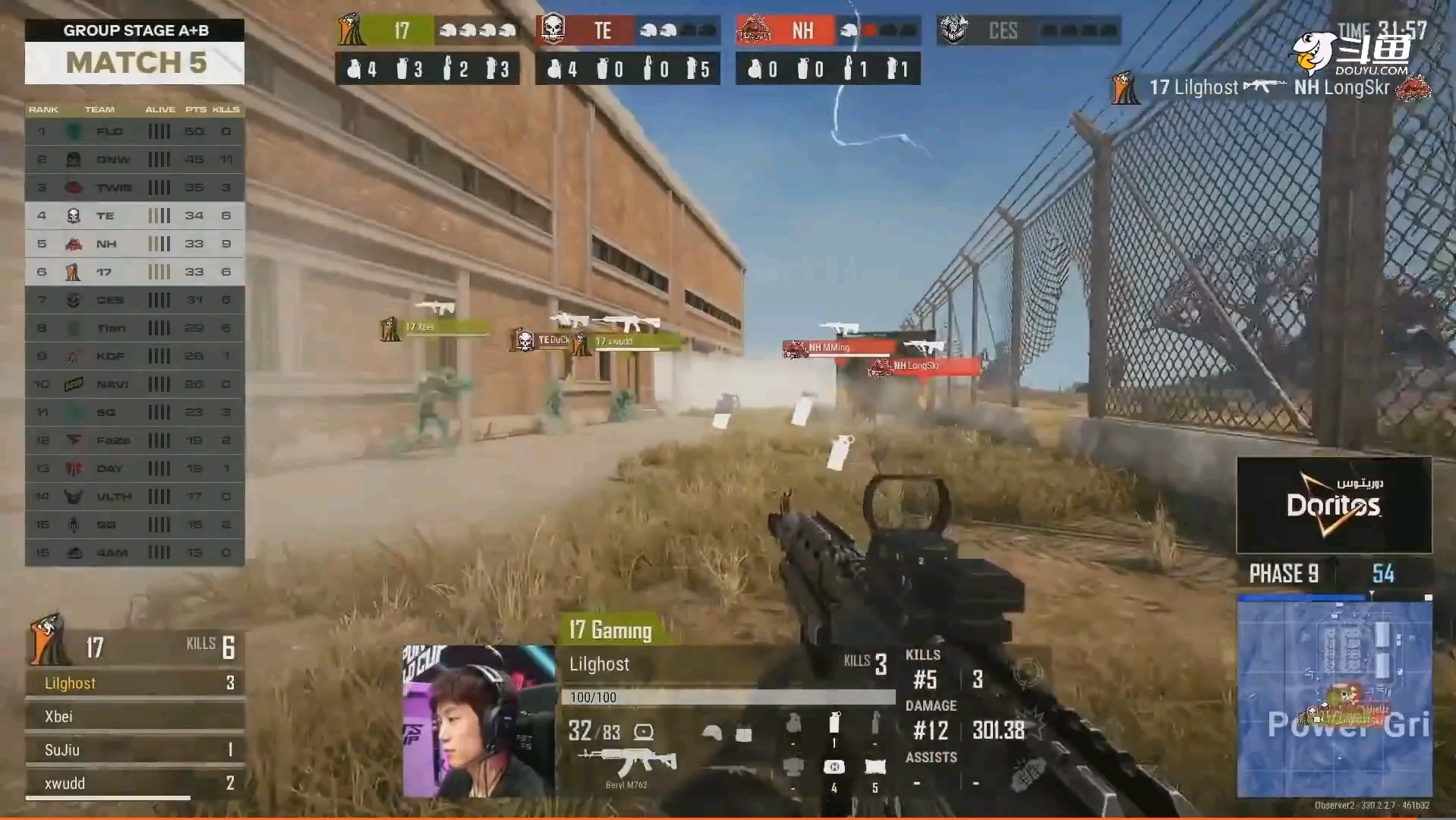Select the smoke grenade icon
The image size is (1456, 820).
(x=834, y=722)
